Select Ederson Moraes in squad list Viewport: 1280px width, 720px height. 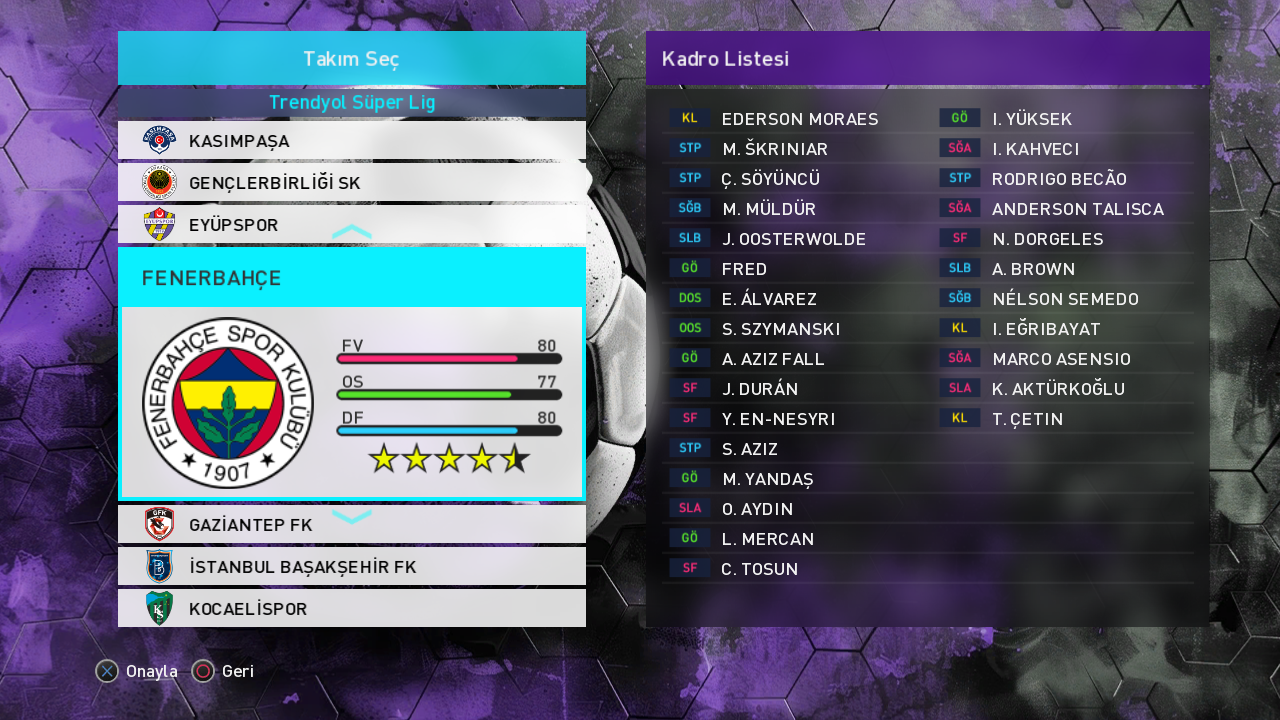(799, 119)
